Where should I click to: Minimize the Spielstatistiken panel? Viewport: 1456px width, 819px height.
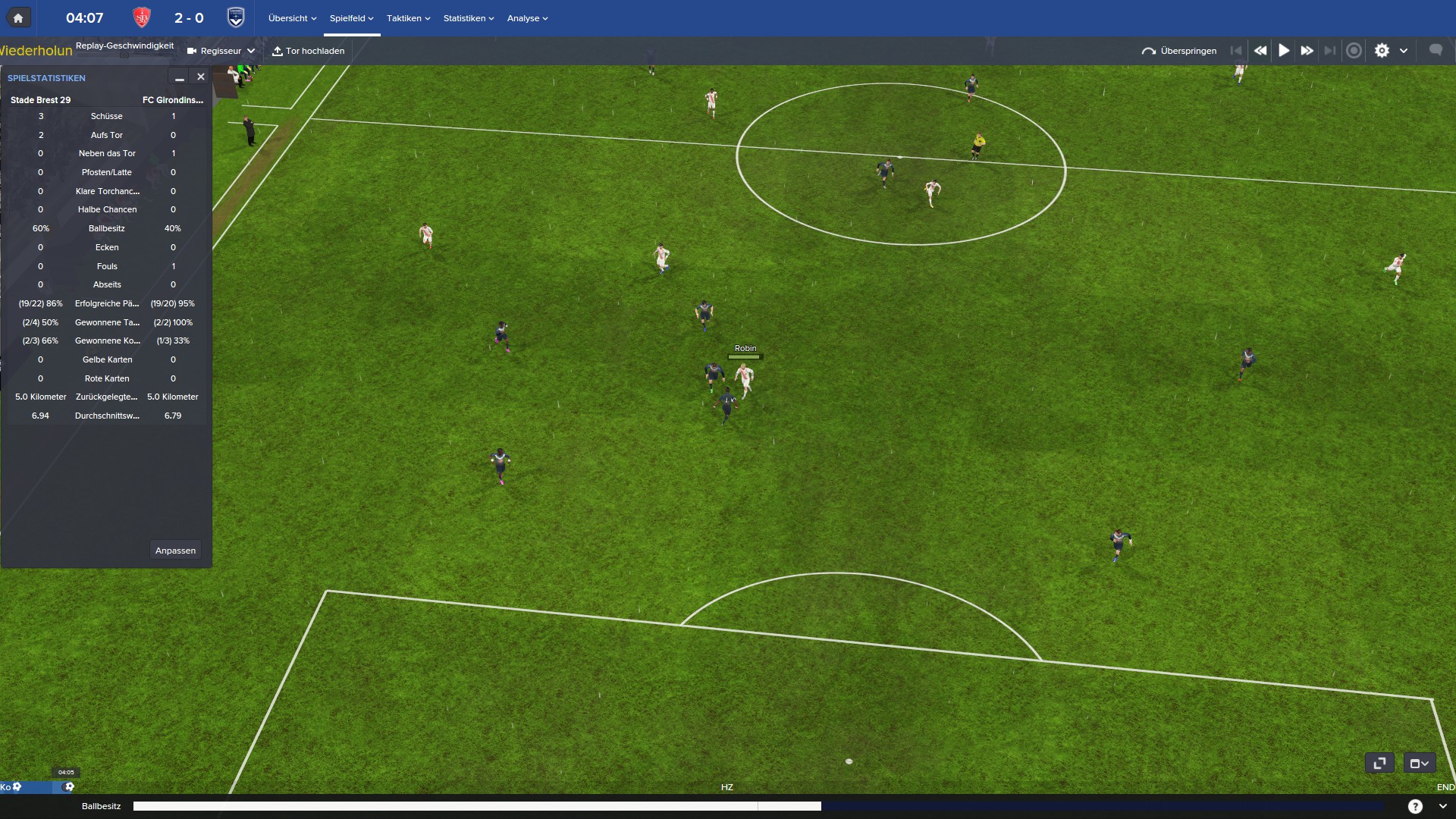[180, 77]
